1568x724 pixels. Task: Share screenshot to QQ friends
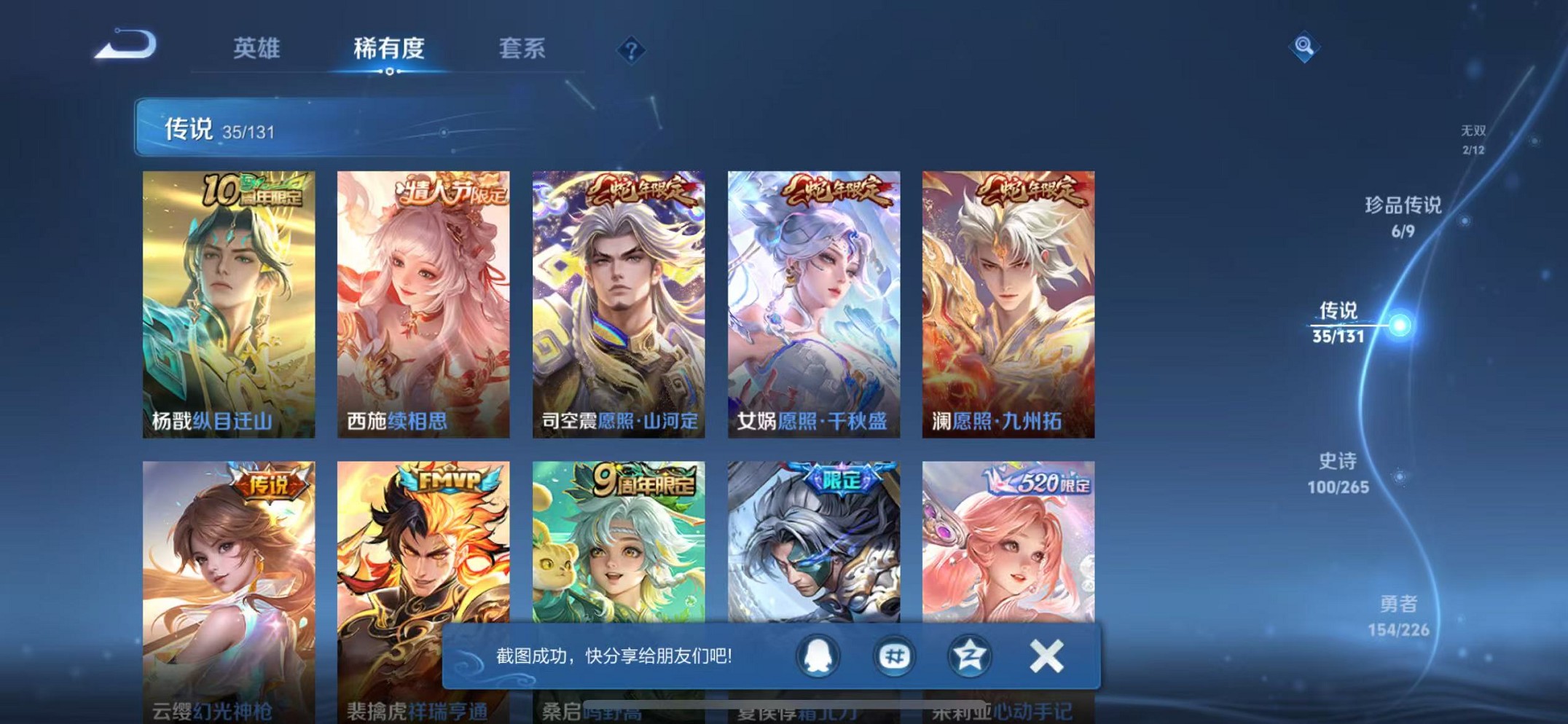pos(820,656)
